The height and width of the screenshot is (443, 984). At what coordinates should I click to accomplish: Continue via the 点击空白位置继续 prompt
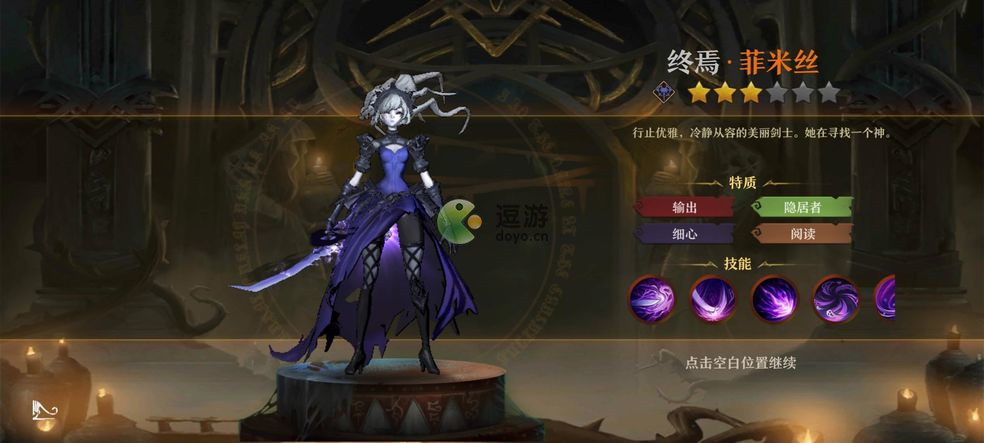[x=741, y=362]
